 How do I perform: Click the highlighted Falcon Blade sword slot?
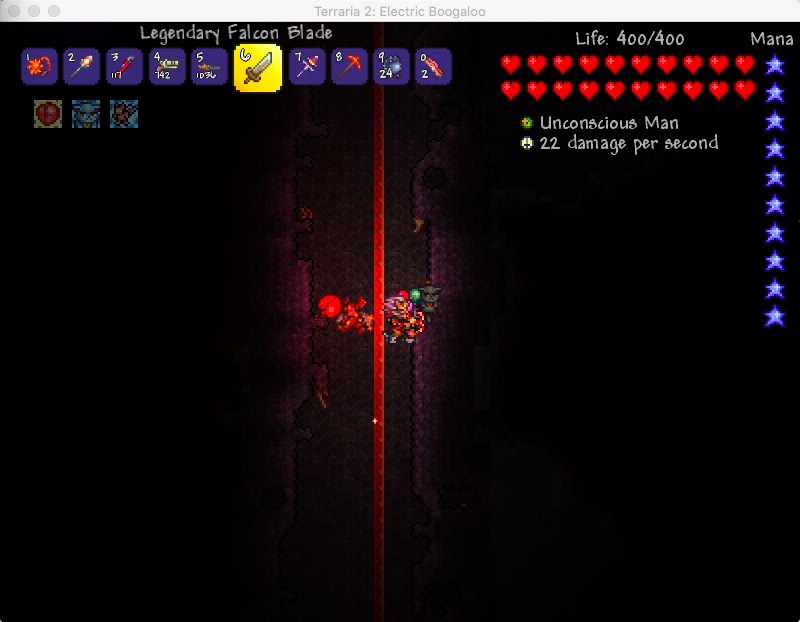click(257, 68)
